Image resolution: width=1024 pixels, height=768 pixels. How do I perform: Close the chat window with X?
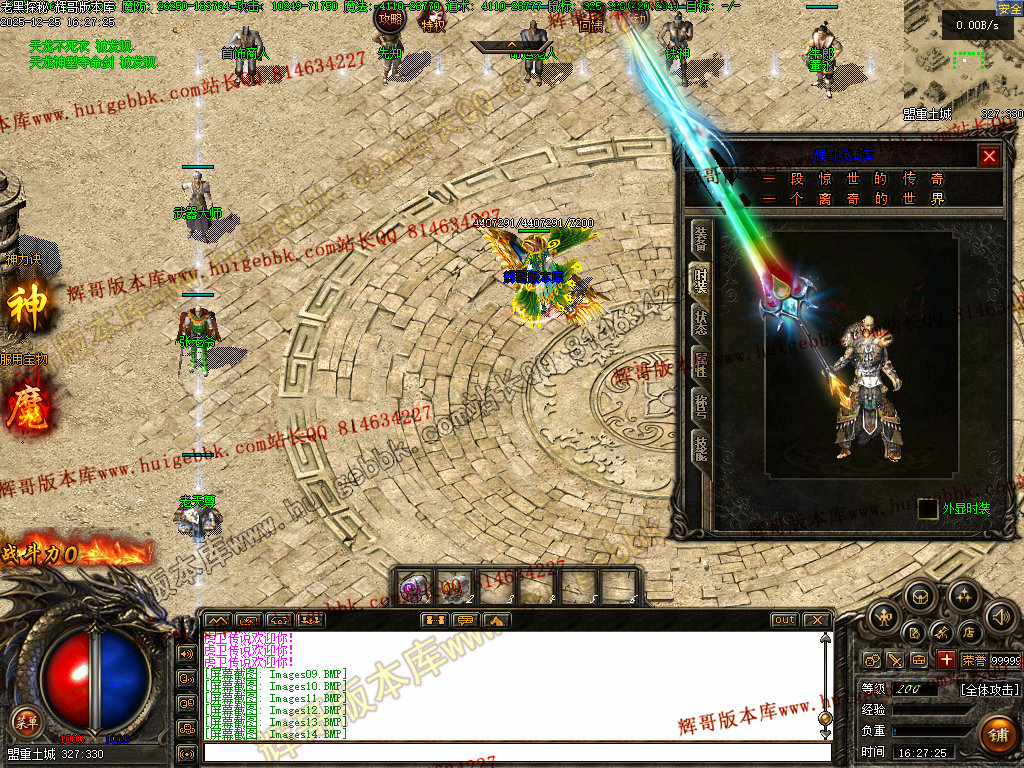point(816,620)
